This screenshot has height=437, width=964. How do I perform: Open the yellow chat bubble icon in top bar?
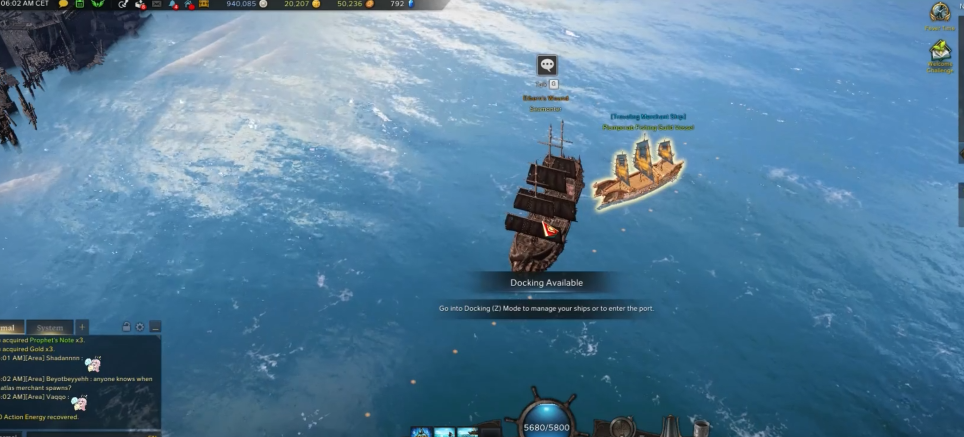point(64,4)
